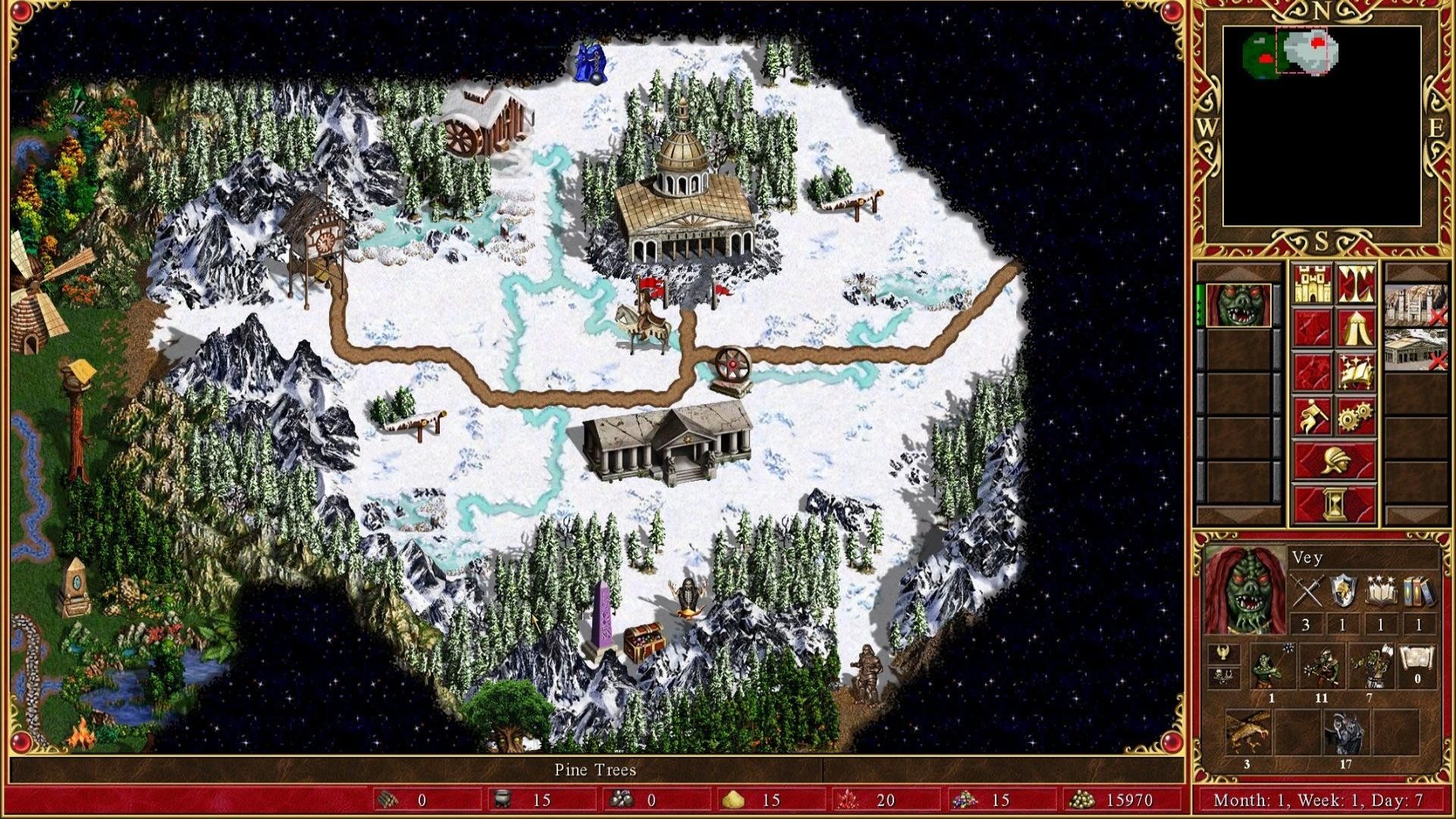The image size is (1456, 819).
Task: Select the stack of 7 axe-wielding troops
Action: coord(1370,667)
